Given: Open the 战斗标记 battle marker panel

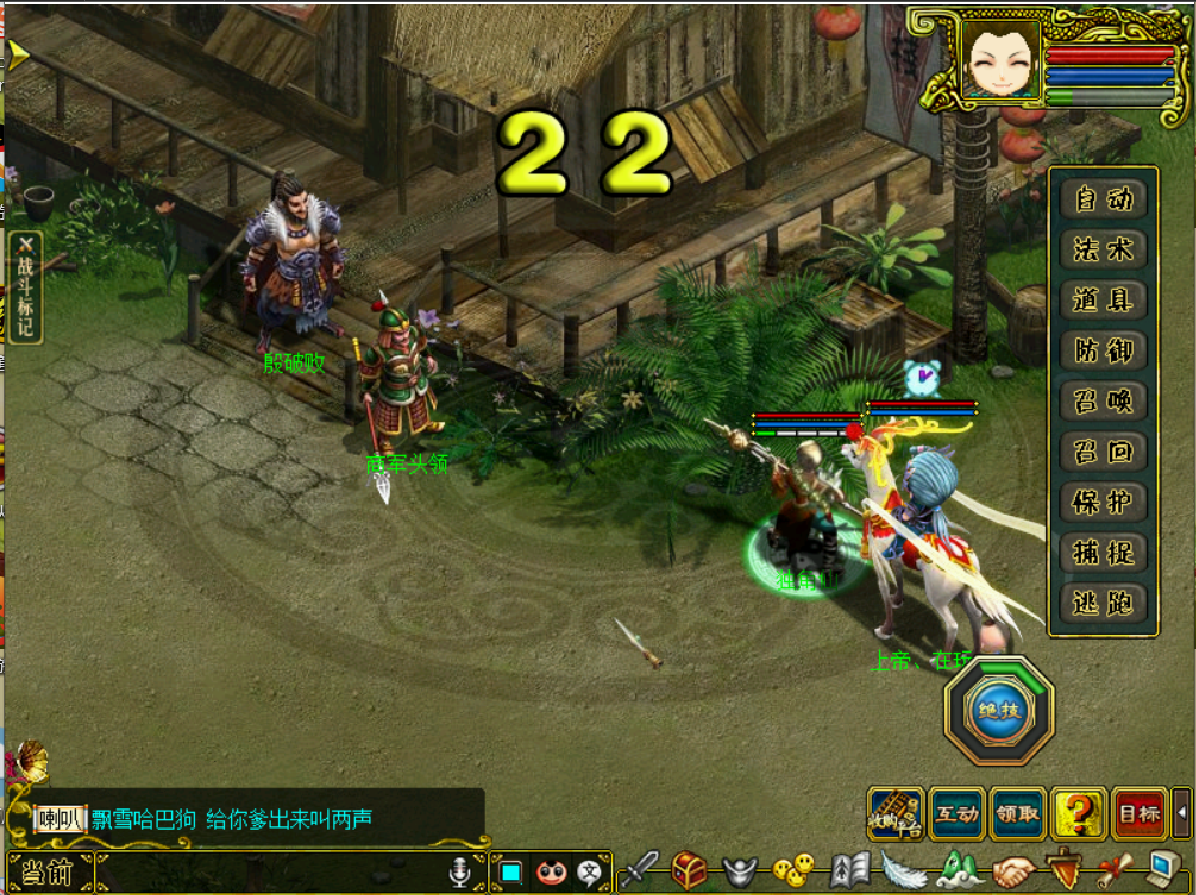Looking at the screenshot, I should pos(25,287).
